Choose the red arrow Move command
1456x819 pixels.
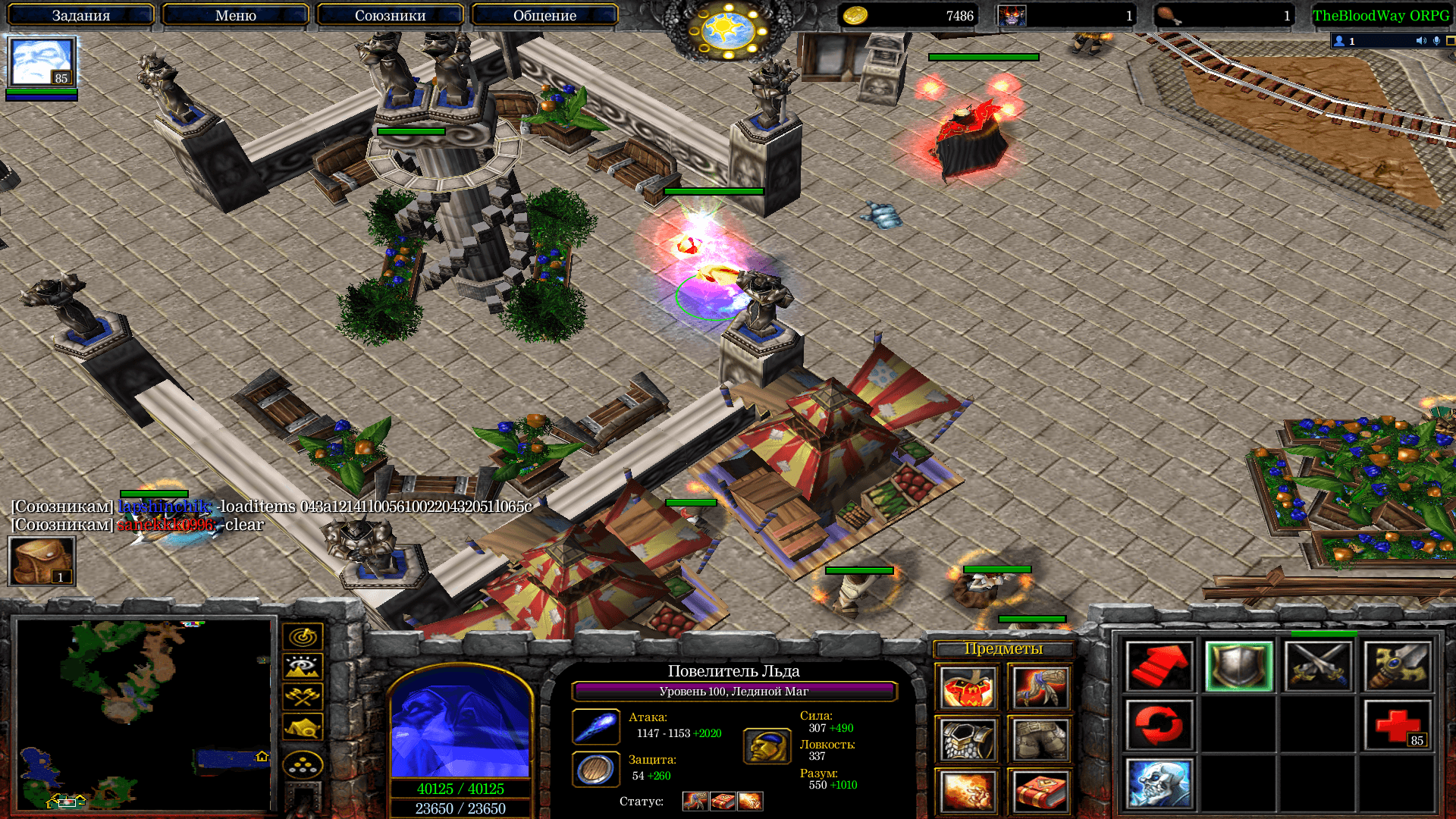[x=1159, y=667]
